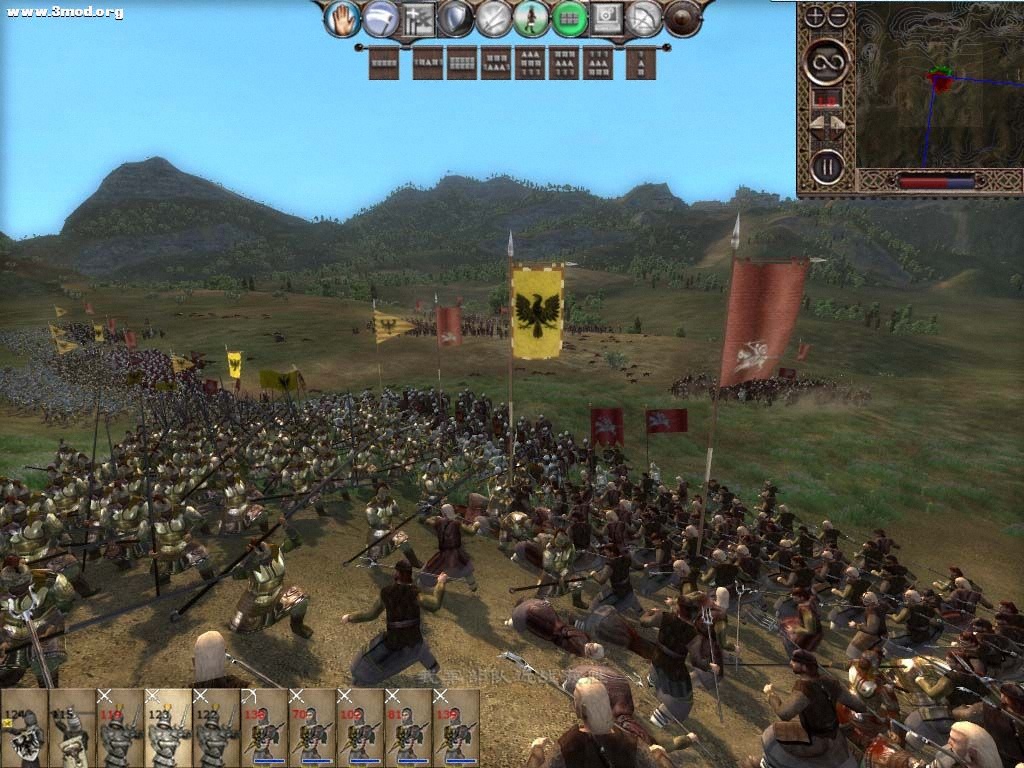Zoom in the minimap with plus
This screenshot has width=1024, height=768.
pos(815,16)
